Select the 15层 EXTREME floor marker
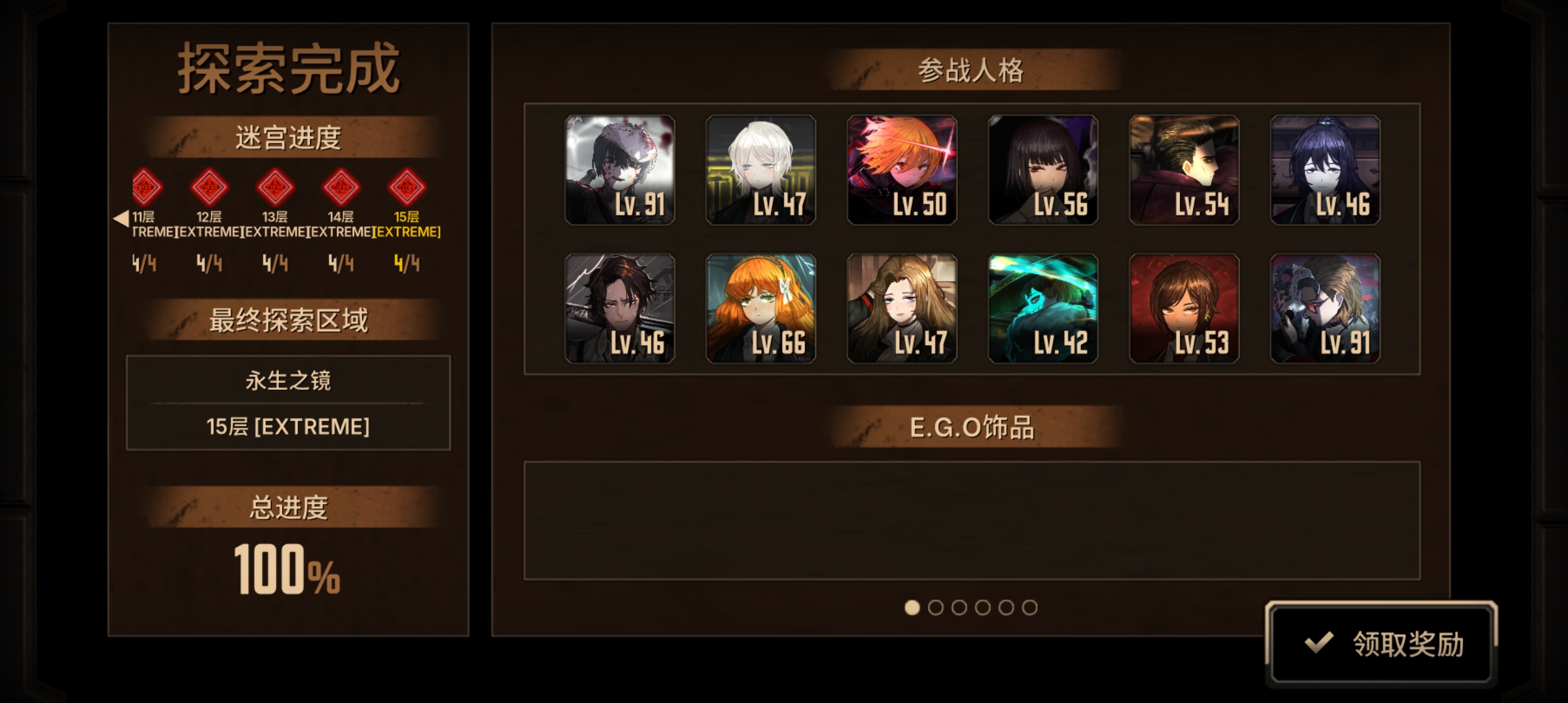The width and height of the screenshot is (1568, 703). tap(407, 187)
